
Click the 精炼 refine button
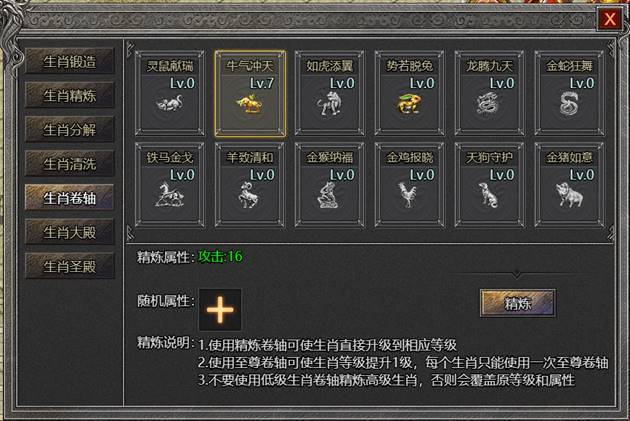coord(517,302)
